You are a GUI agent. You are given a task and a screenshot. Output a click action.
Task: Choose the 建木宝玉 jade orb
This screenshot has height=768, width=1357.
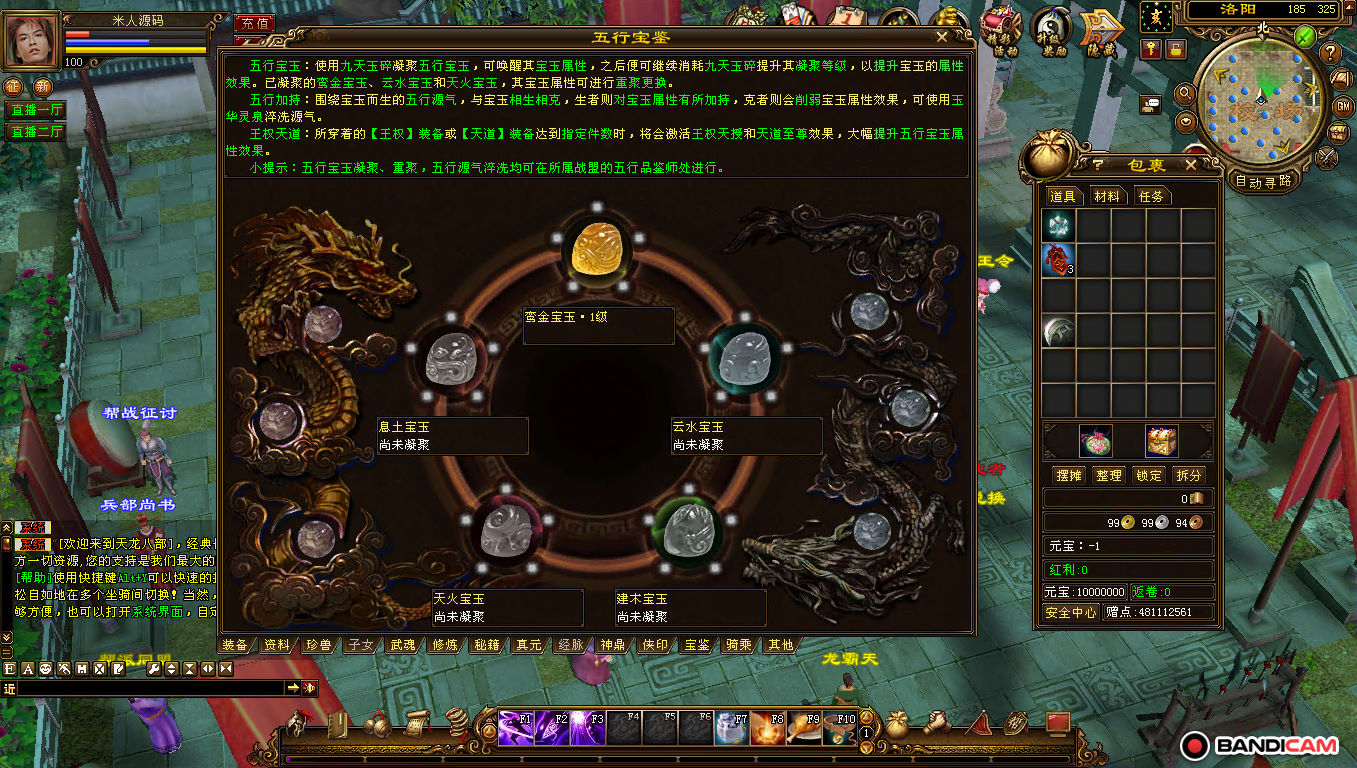[688, 530]
